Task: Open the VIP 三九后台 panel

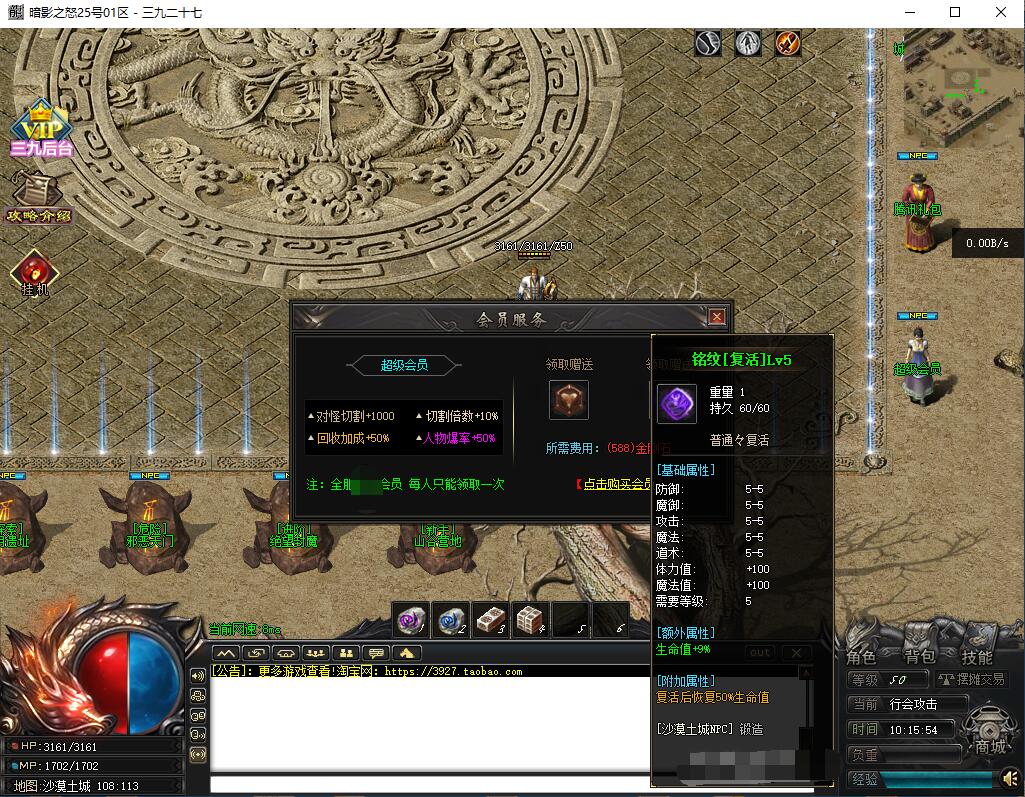Action: [x=41, y=128]
